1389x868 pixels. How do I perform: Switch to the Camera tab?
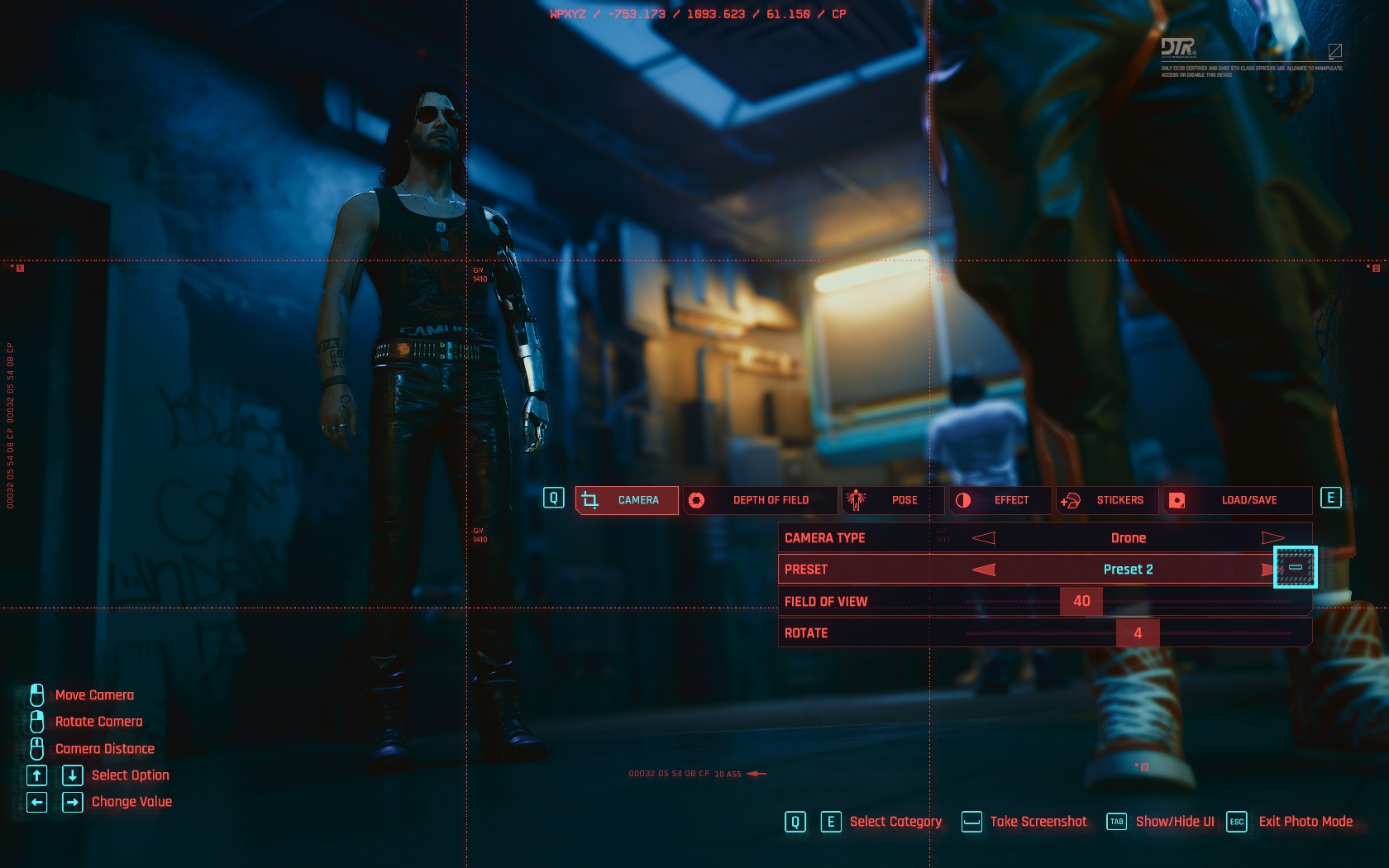627,500
